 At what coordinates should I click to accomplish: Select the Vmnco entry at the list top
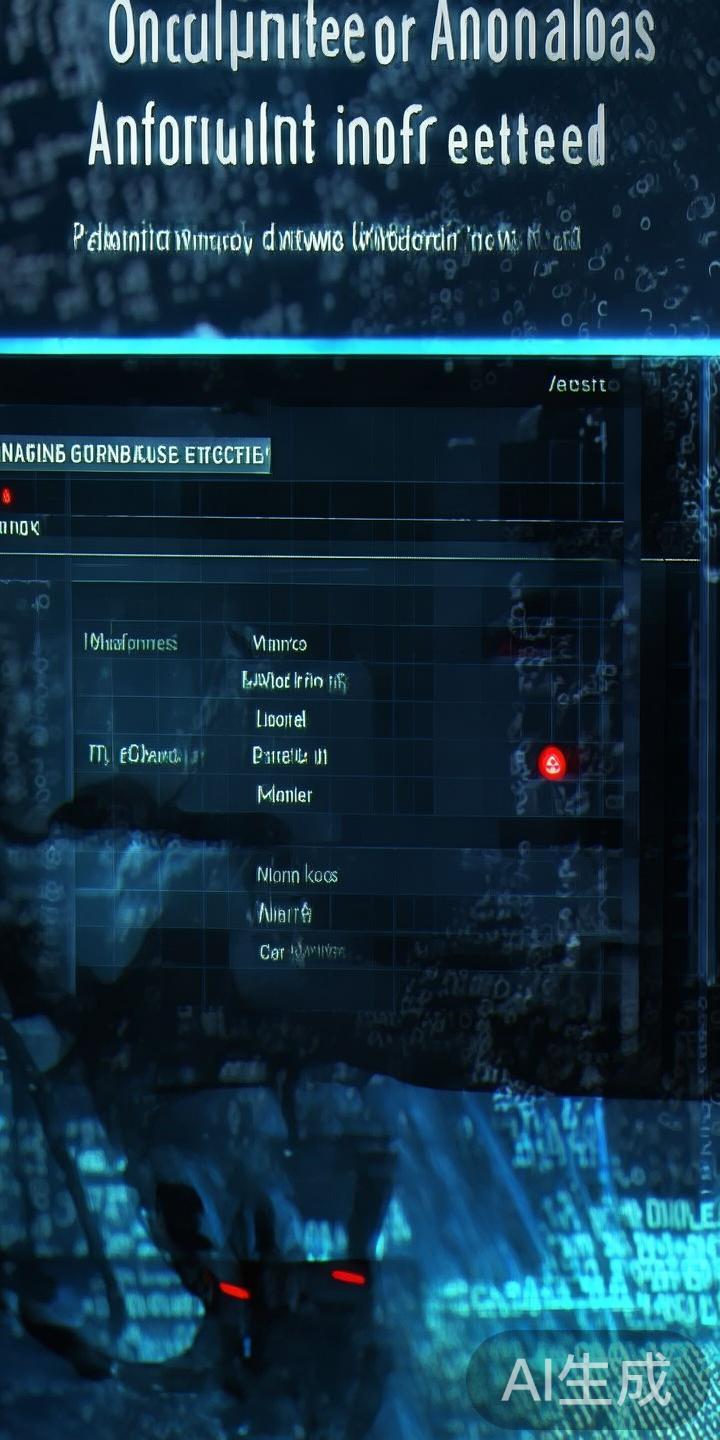click(280, 643)
